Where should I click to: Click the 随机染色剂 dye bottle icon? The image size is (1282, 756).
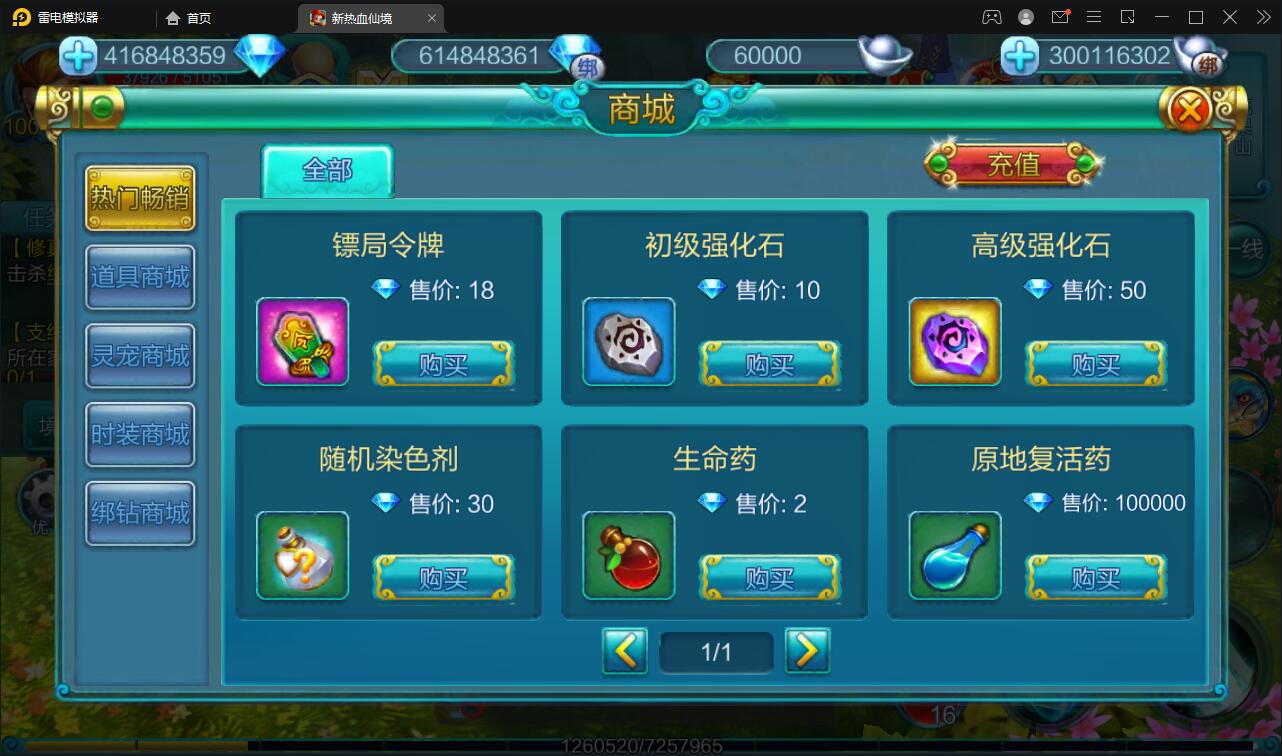[302, 556]
